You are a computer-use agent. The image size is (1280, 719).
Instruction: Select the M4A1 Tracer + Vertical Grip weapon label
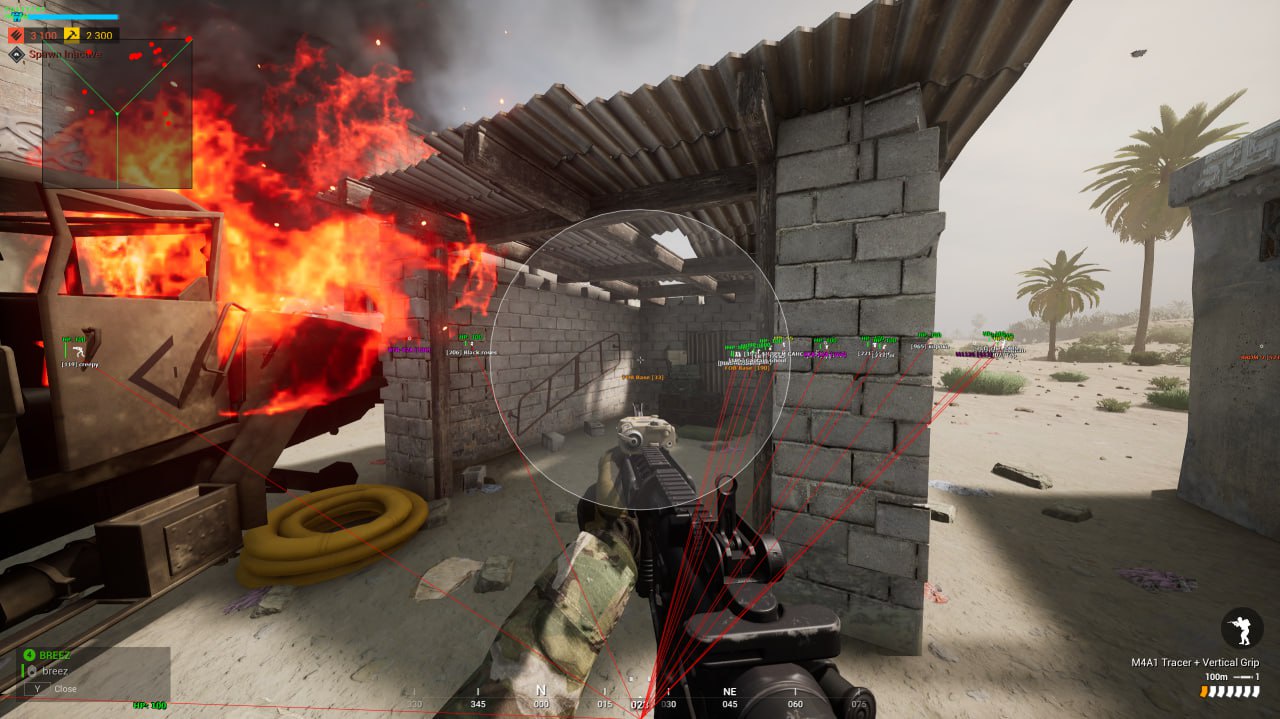click(x=1194, y=662)
